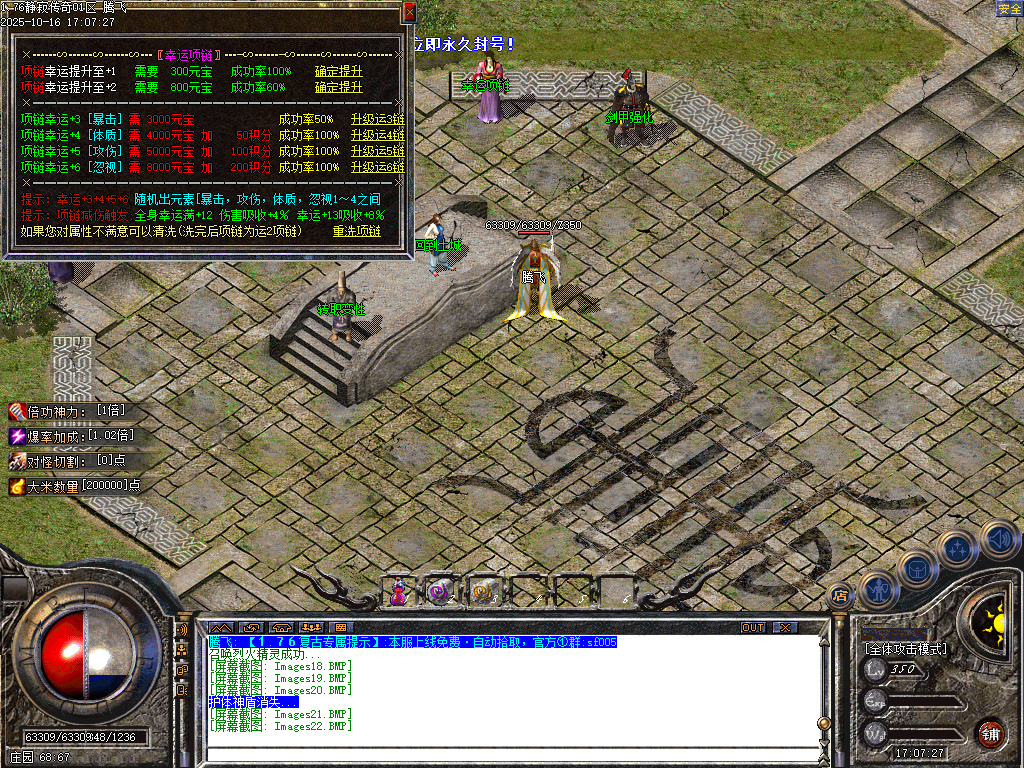Open the shop via the 店 button
The image size is (1024, 768).
tap(840, 596)
